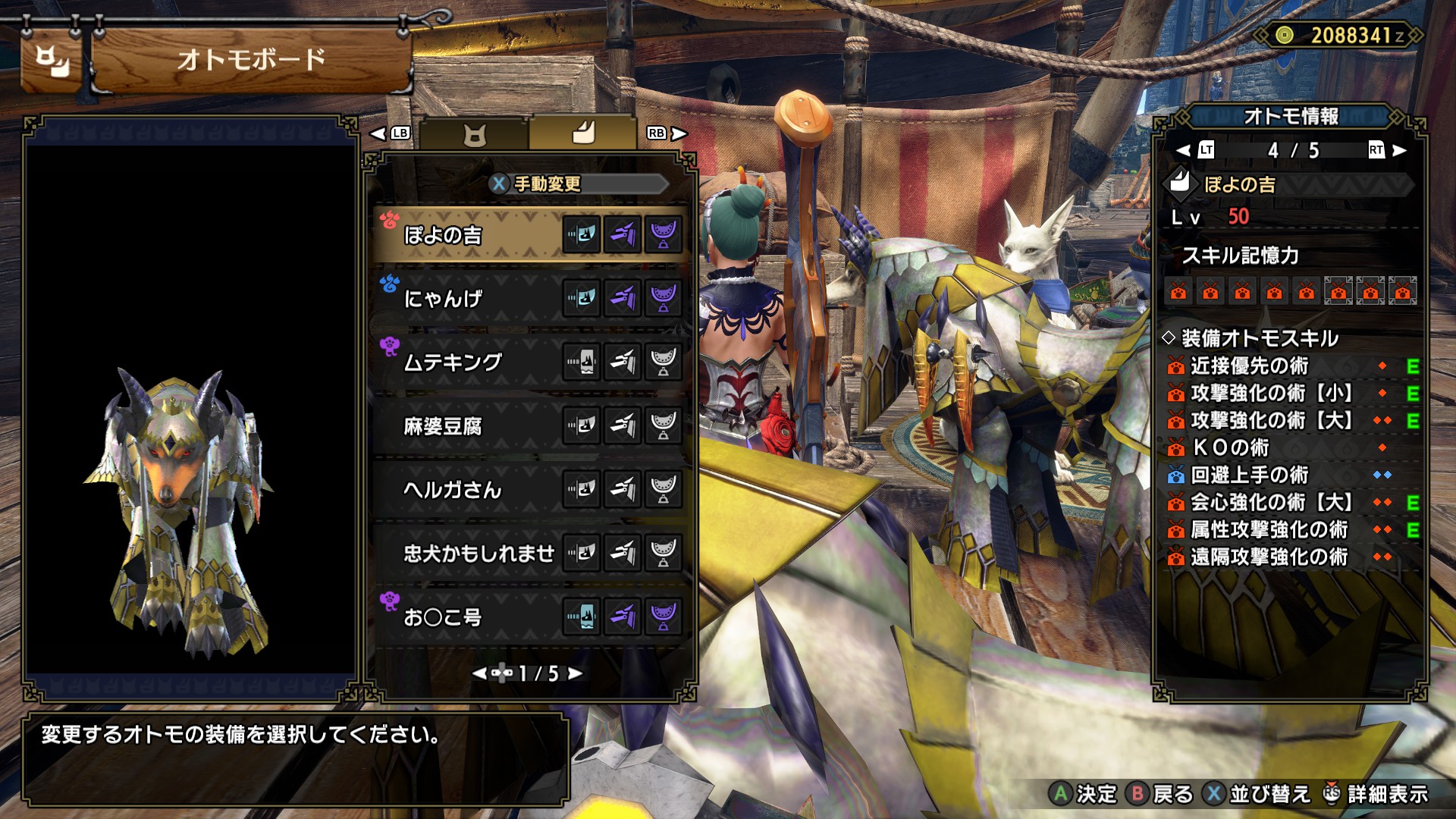Show previous オトモ情報 info page
Screen dimensions: 1456x819
[1183, 150]
